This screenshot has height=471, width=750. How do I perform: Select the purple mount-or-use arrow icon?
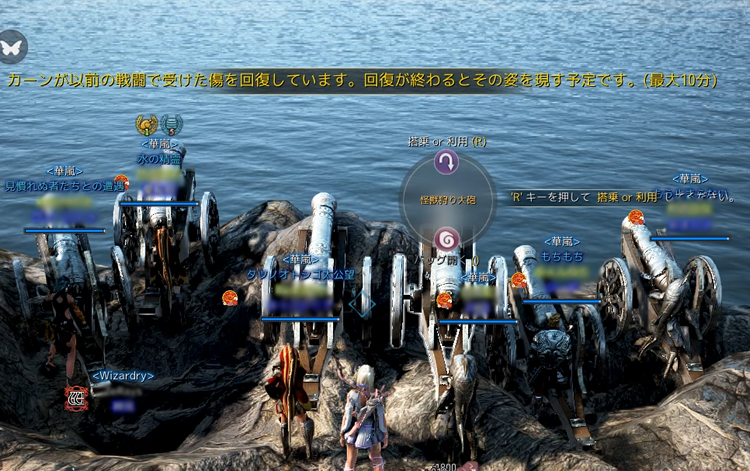[446, 164]
